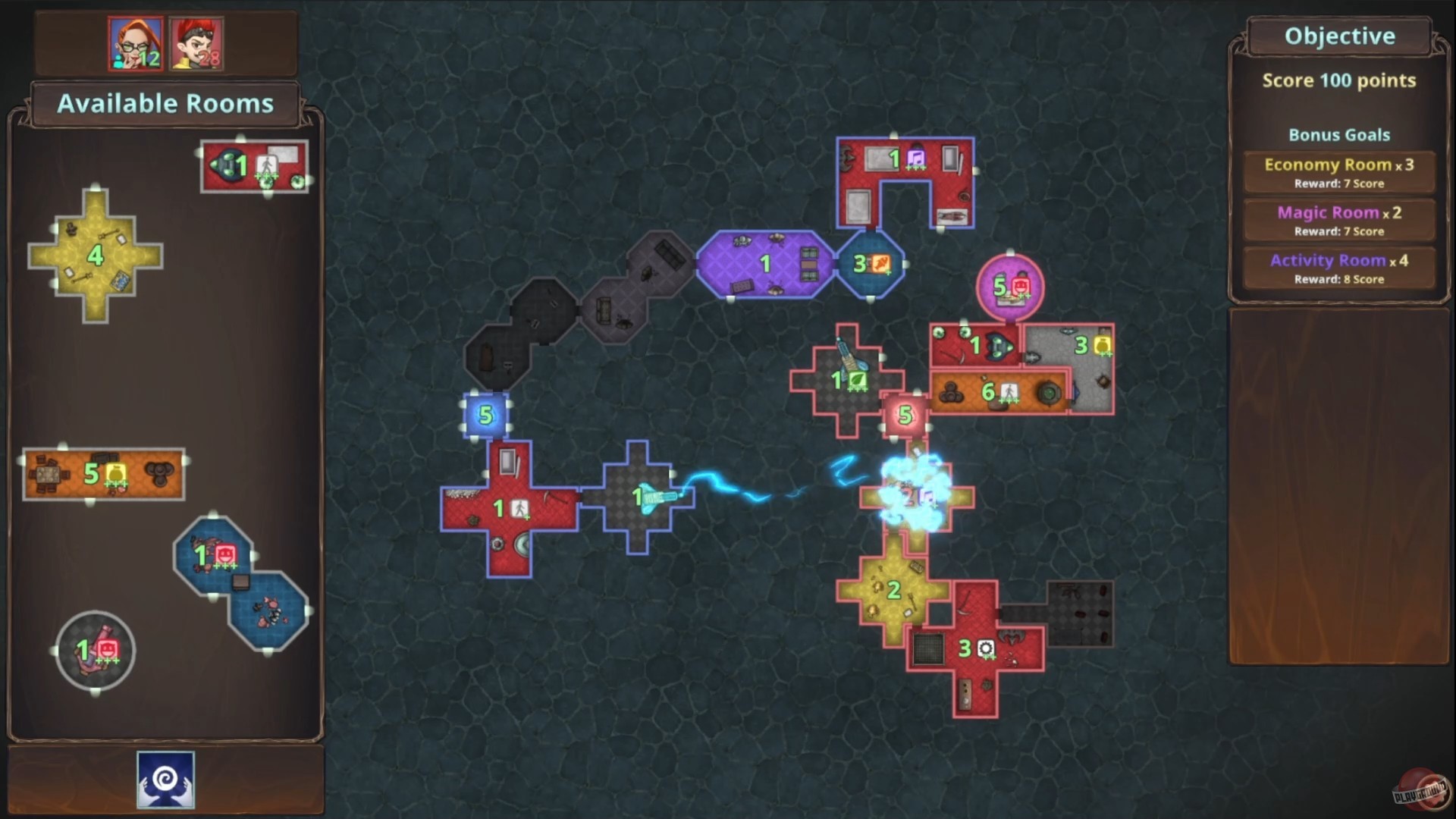This screenshot has width=1456, height=819.
Task: Select the glasses-wearing player portrait showing 12
Action: point(136,43)
